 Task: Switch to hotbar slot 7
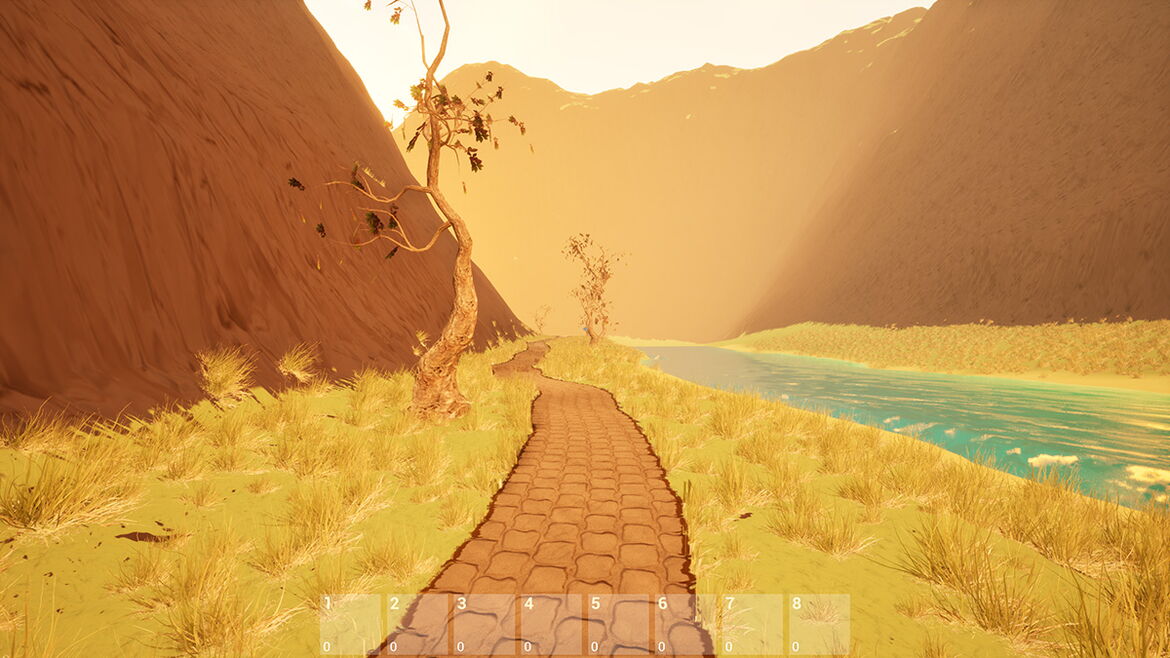pyautogui.click(x=752, y=625)
